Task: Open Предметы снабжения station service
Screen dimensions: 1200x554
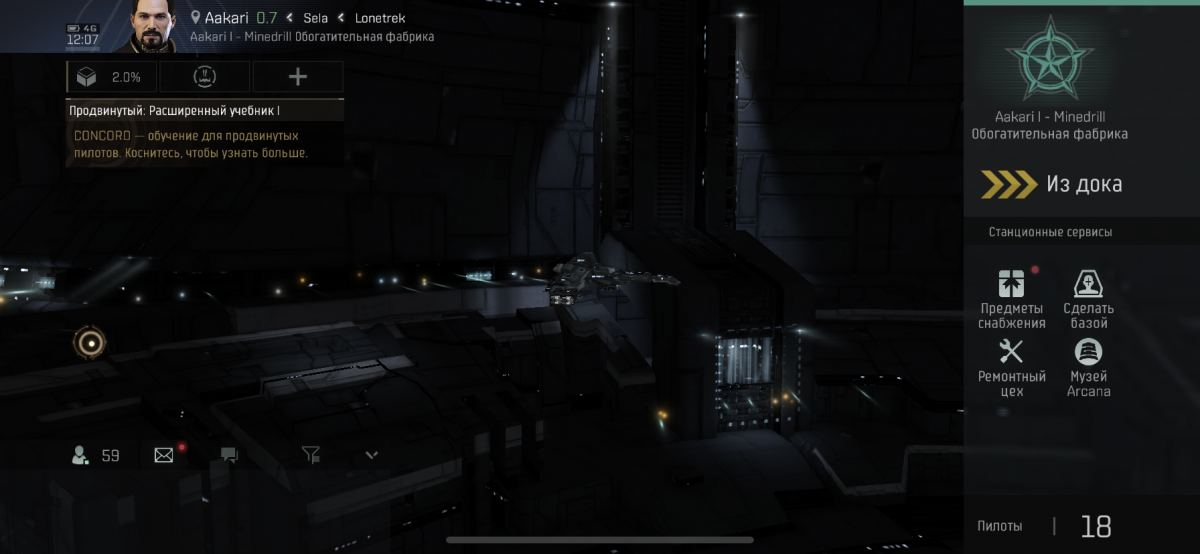Action: [x=1011, y=298]
